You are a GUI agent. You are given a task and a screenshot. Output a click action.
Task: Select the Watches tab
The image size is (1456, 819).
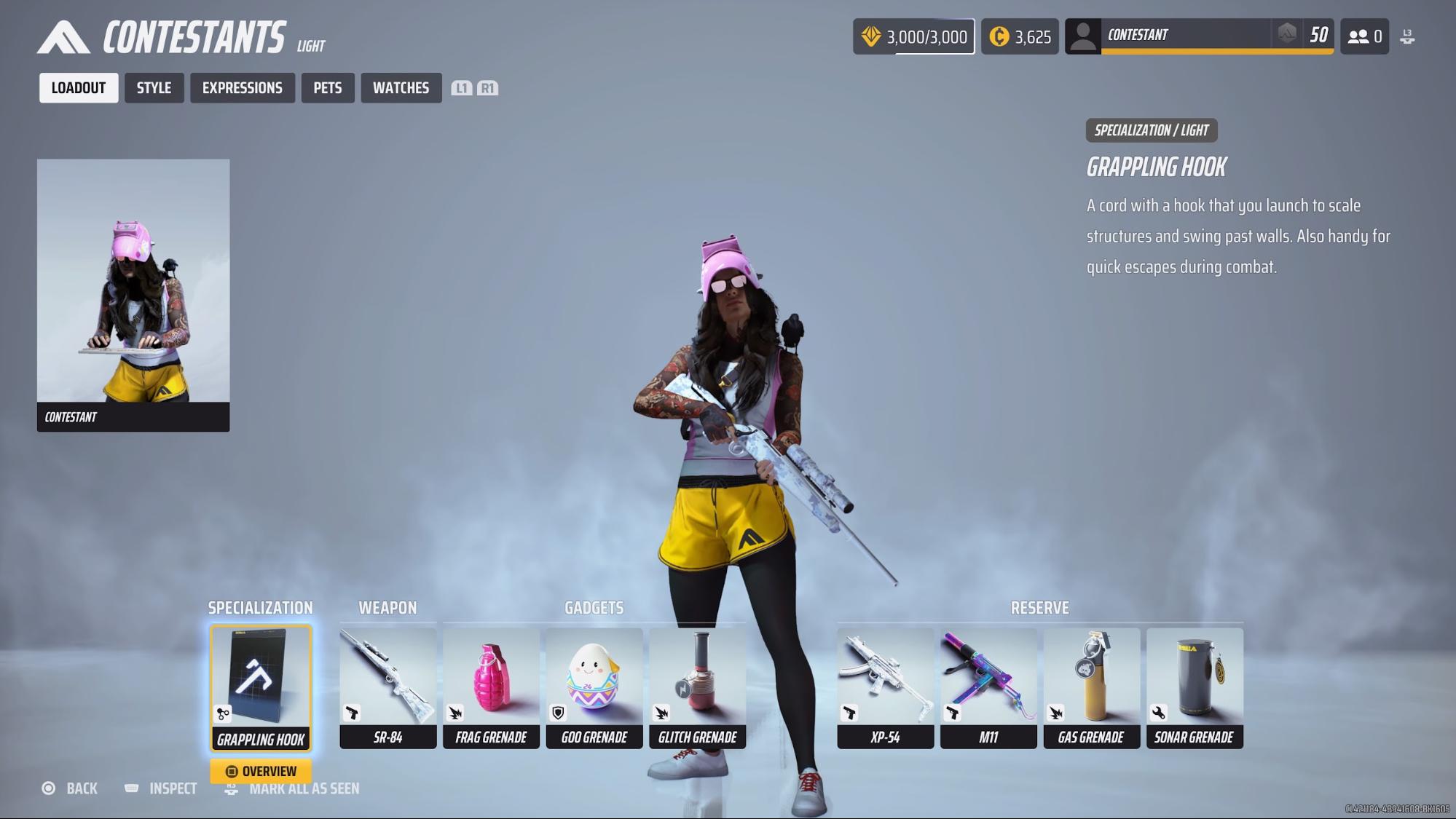point(401,88)
